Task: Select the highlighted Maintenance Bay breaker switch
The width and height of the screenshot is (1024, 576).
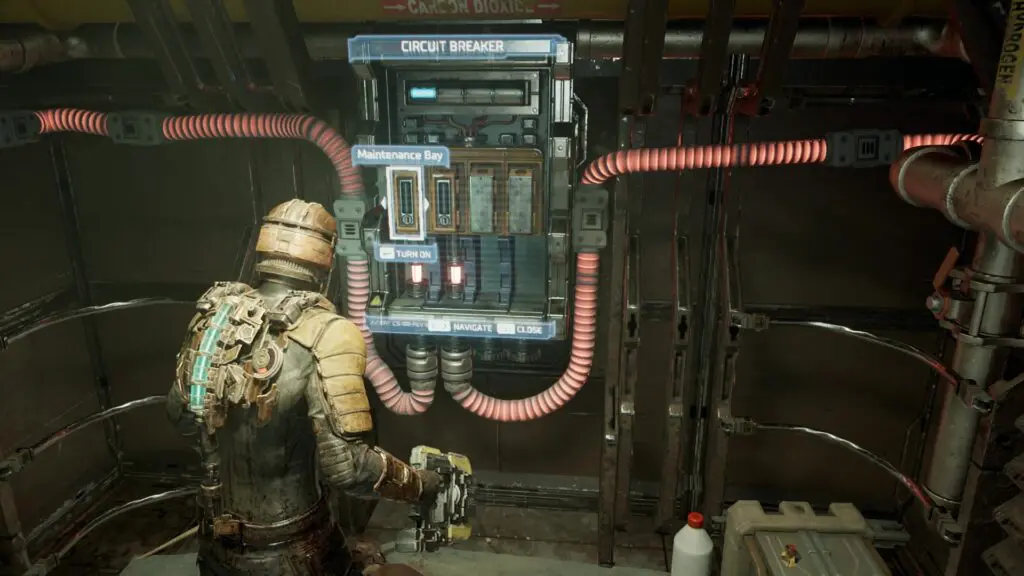Action: (406, 202)
